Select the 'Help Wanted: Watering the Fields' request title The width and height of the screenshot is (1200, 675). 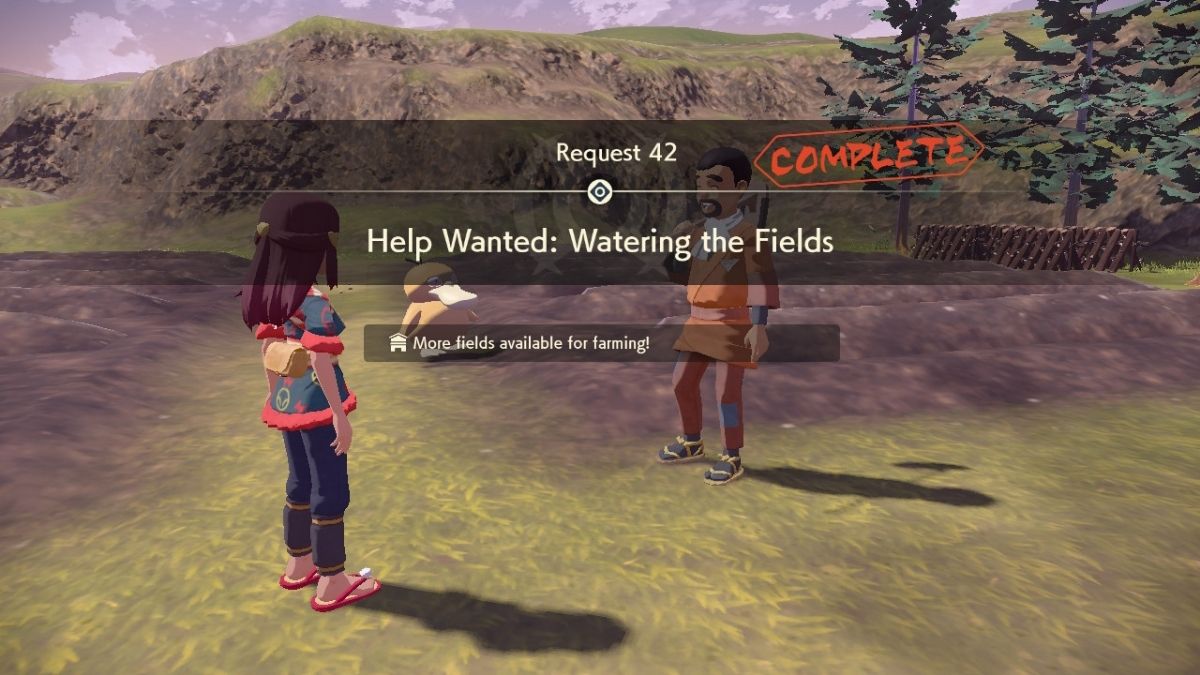coord(599,241)
